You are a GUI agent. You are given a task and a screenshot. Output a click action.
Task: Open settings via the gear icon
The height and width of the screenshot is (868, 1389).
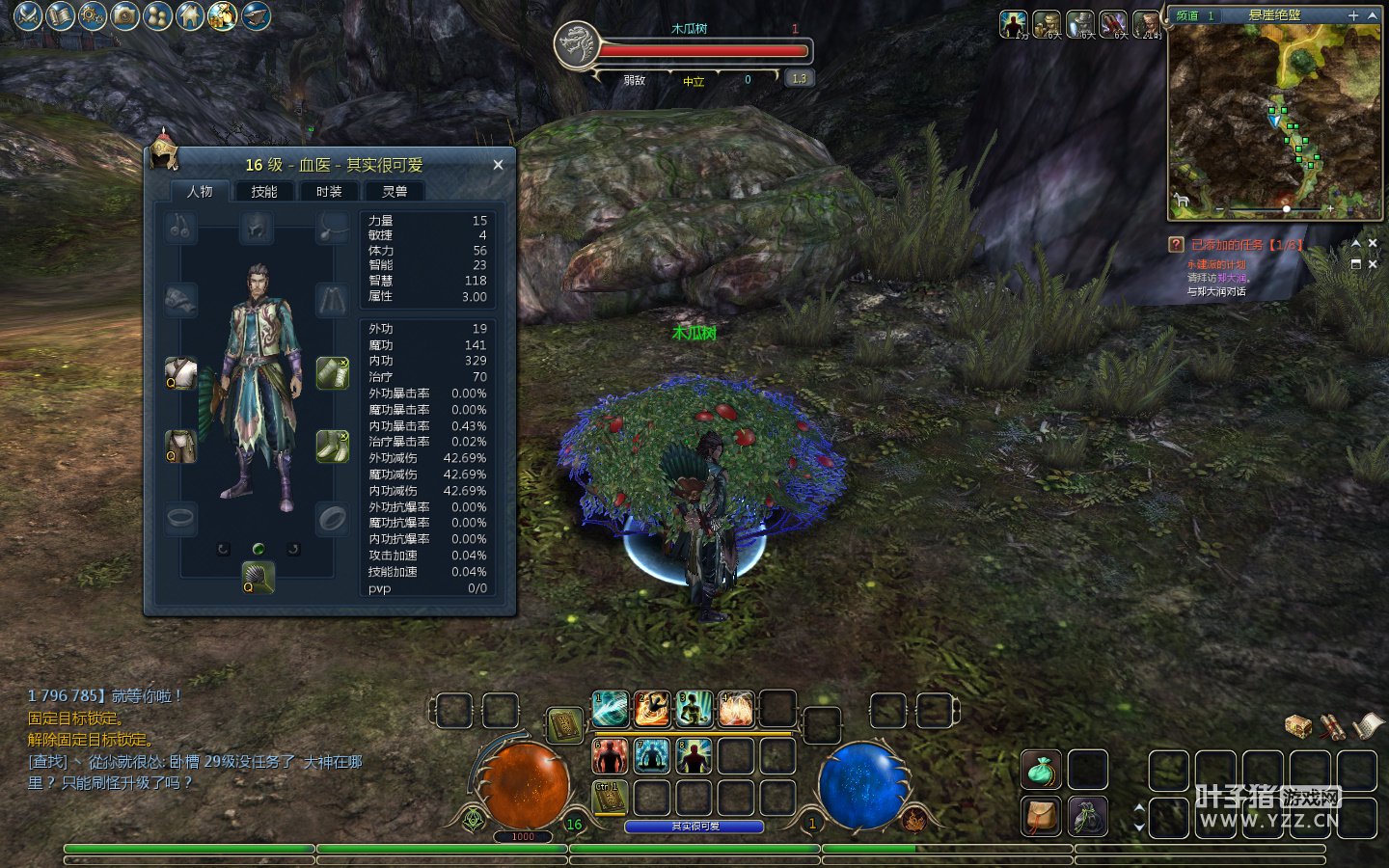tap(93, 15)
